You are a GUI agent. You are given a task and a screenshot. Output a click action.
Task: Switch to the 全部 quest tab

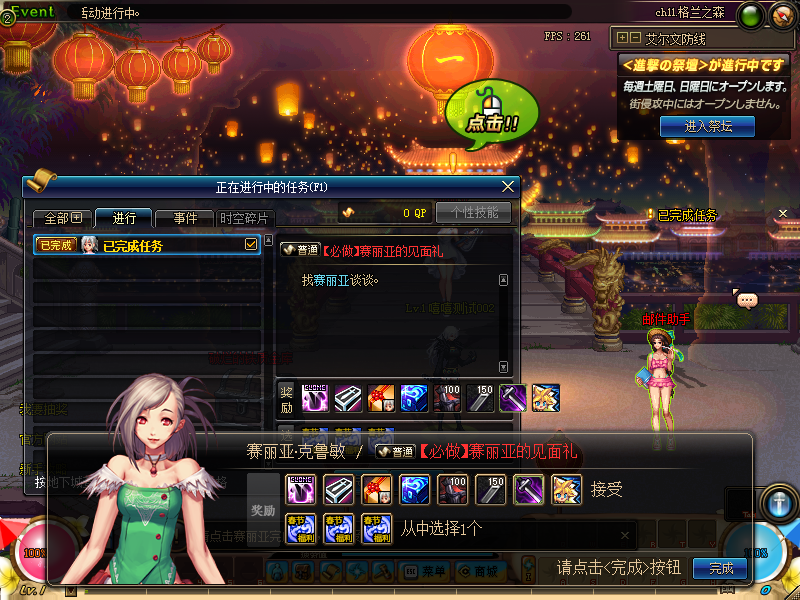[x=62, y=218]
